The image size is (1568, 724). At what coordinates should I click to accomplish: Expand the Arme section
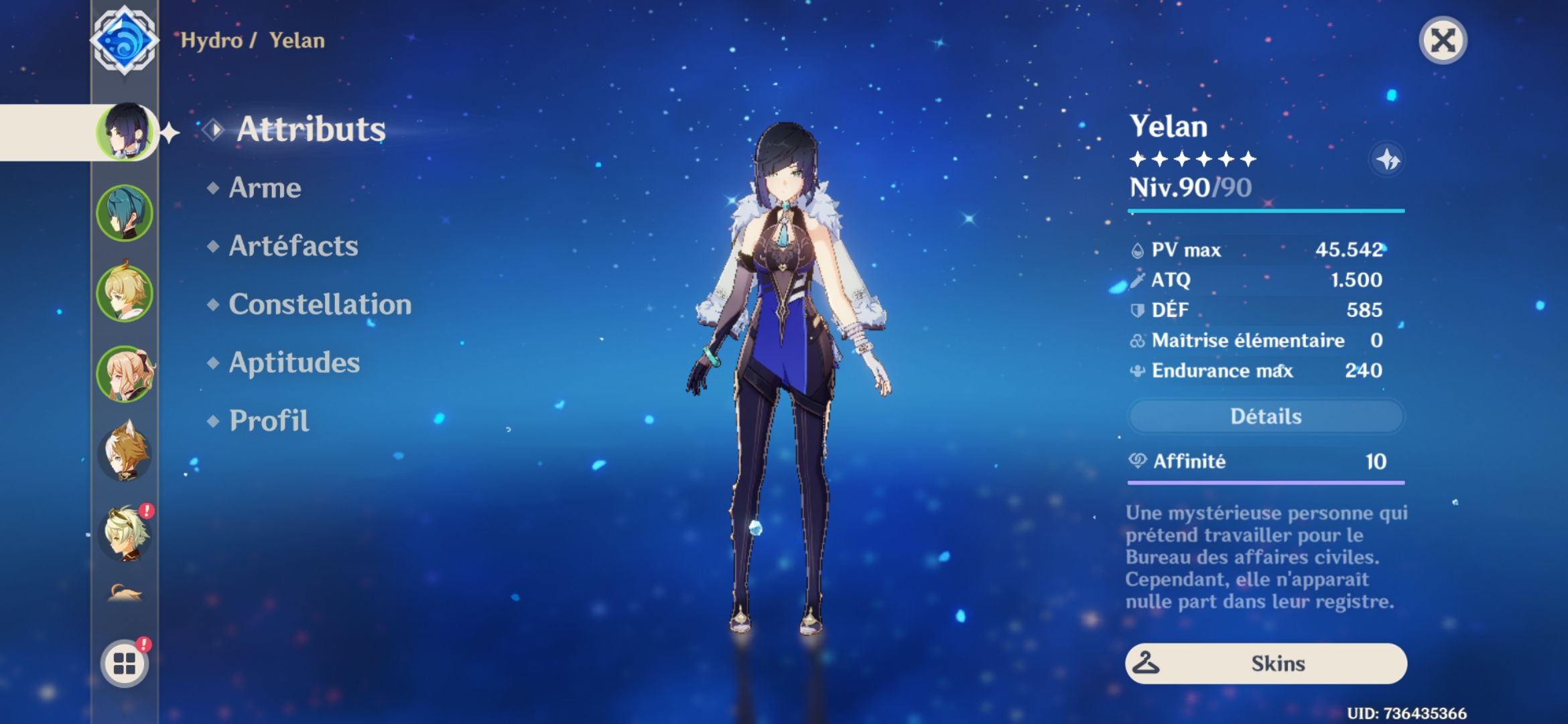(x=263, y=188)
